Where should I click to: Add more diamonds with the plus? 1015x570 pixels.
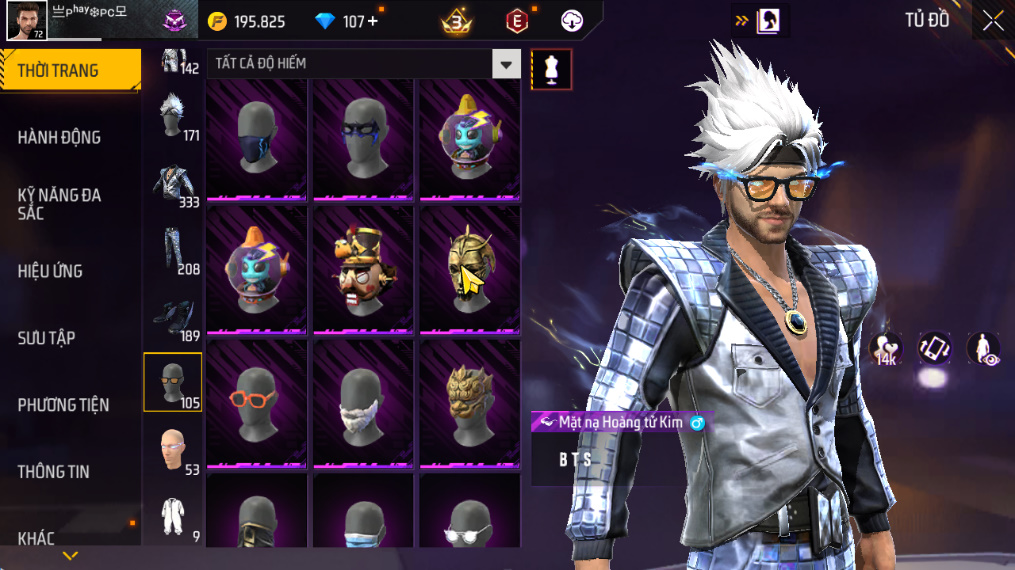click(373, 21)
